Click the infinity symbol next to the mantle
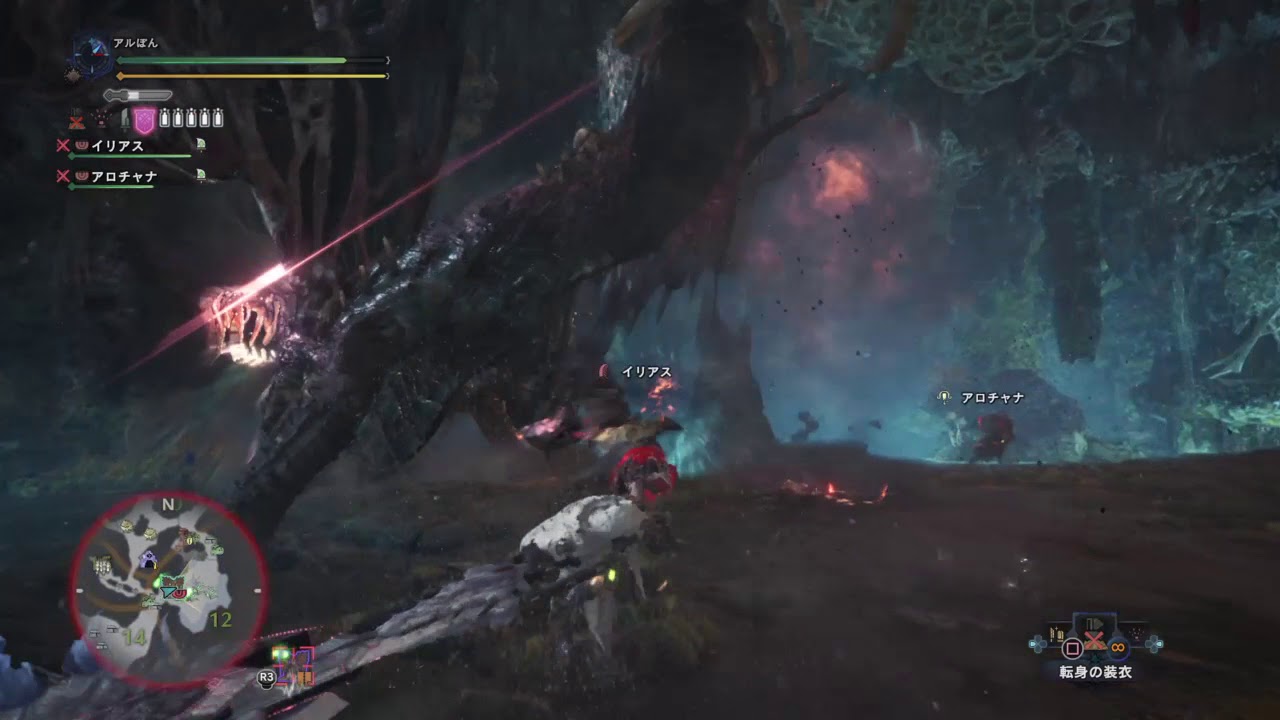 [1119, 647]
